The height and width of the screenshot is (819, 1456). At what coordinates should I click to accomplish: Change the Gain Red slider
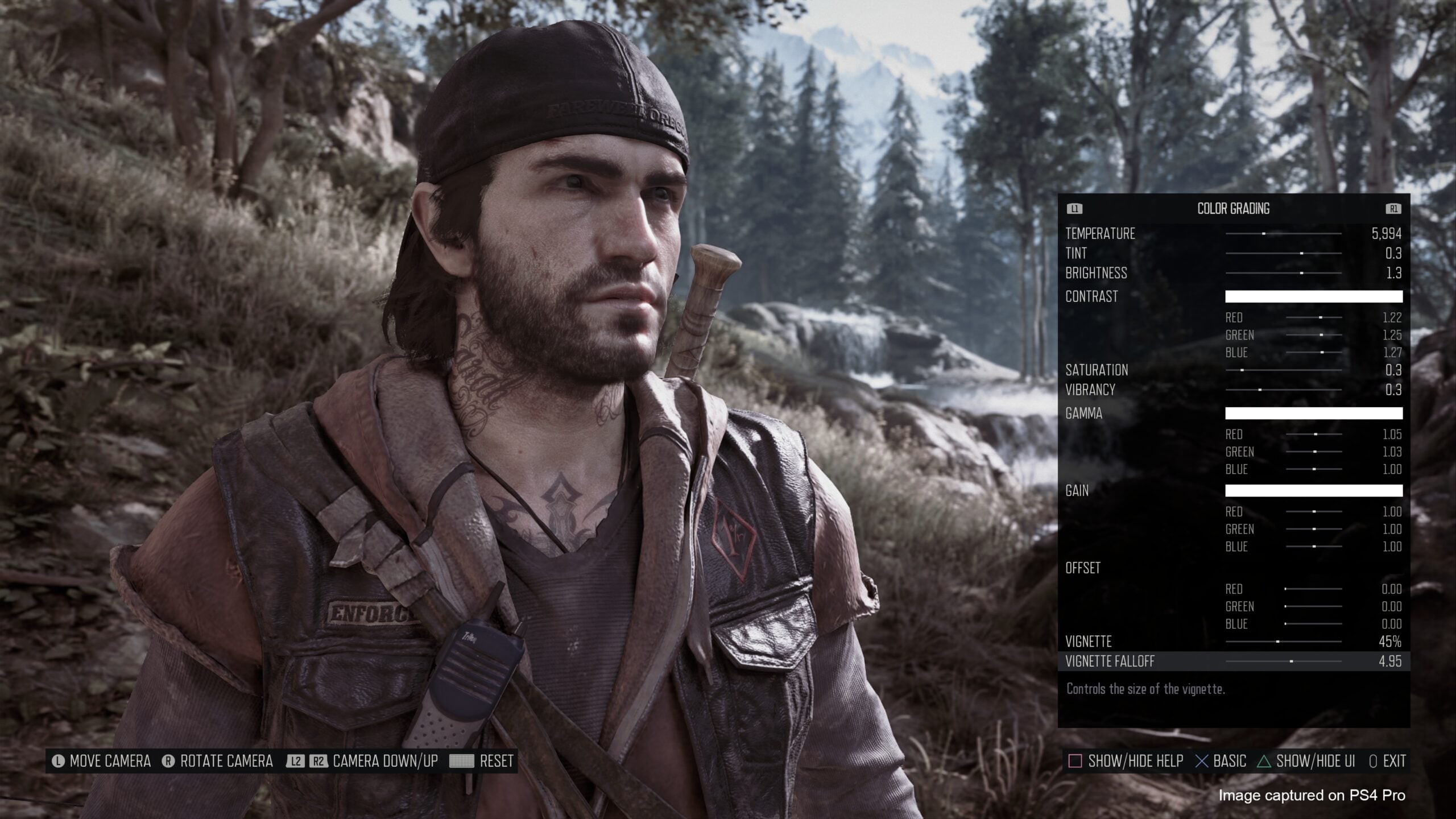1314,512
